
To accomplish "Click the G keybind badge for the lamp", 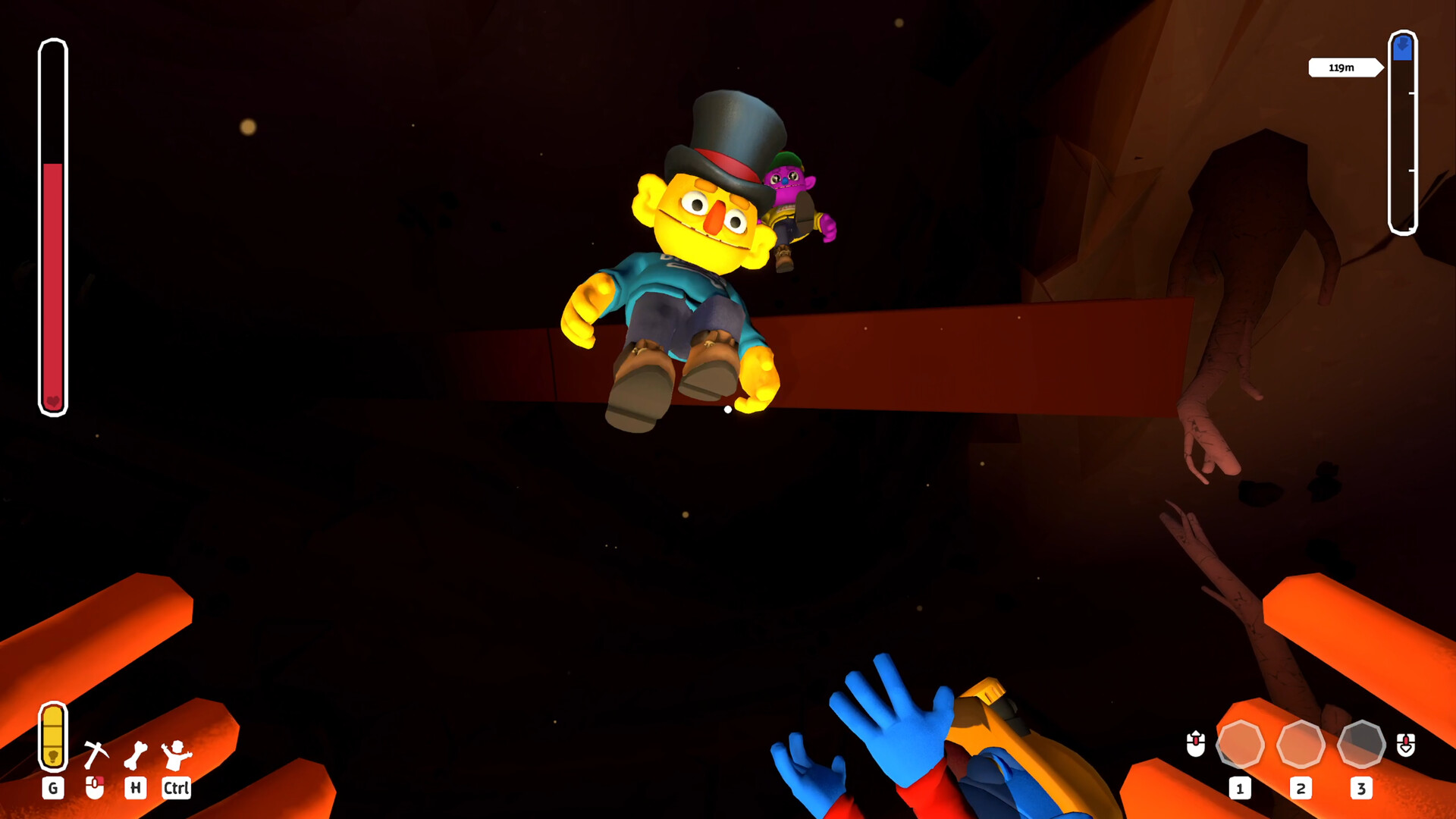I will (53, 789).
